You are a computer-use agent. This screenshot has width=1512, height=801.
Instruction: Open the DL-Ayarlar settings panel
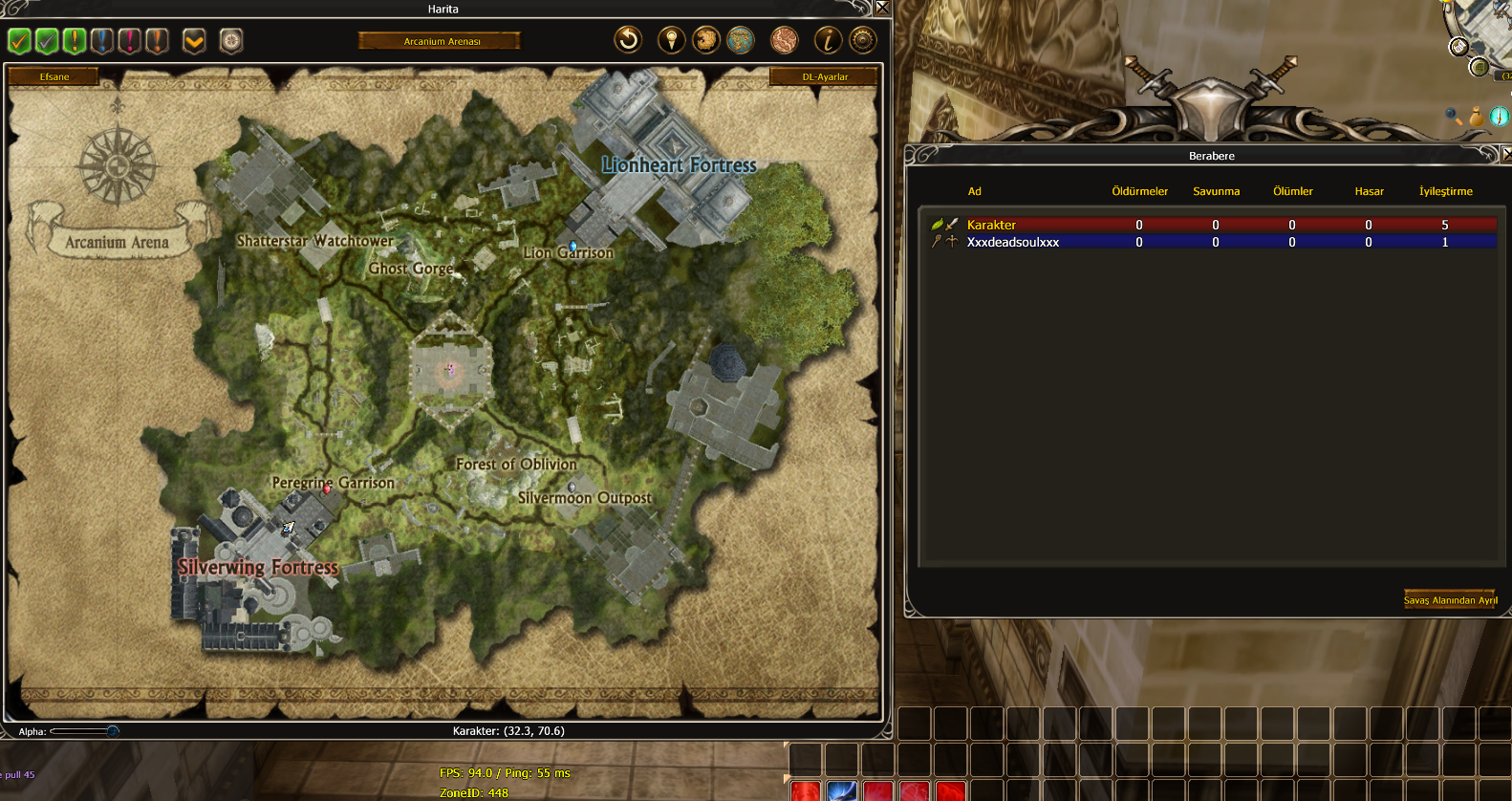click(x=824, y=76)
